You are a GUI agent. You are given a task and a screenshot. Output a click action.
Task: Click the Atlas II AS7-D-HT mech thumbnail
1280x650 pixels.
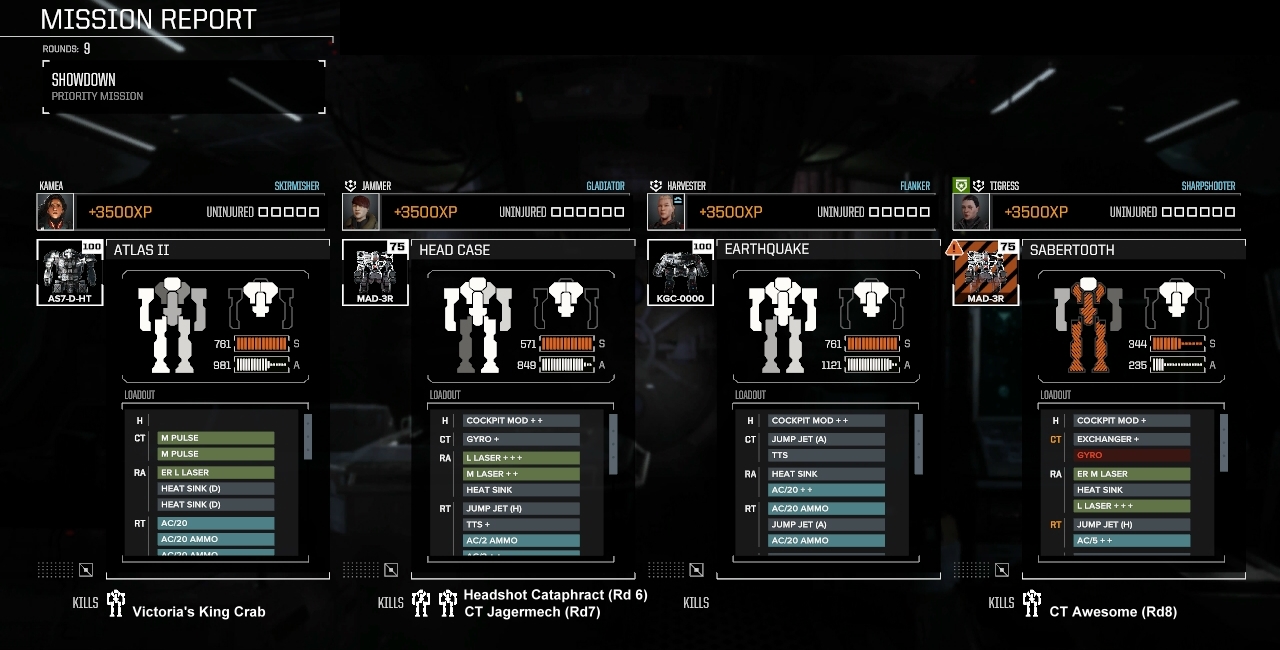70,272
